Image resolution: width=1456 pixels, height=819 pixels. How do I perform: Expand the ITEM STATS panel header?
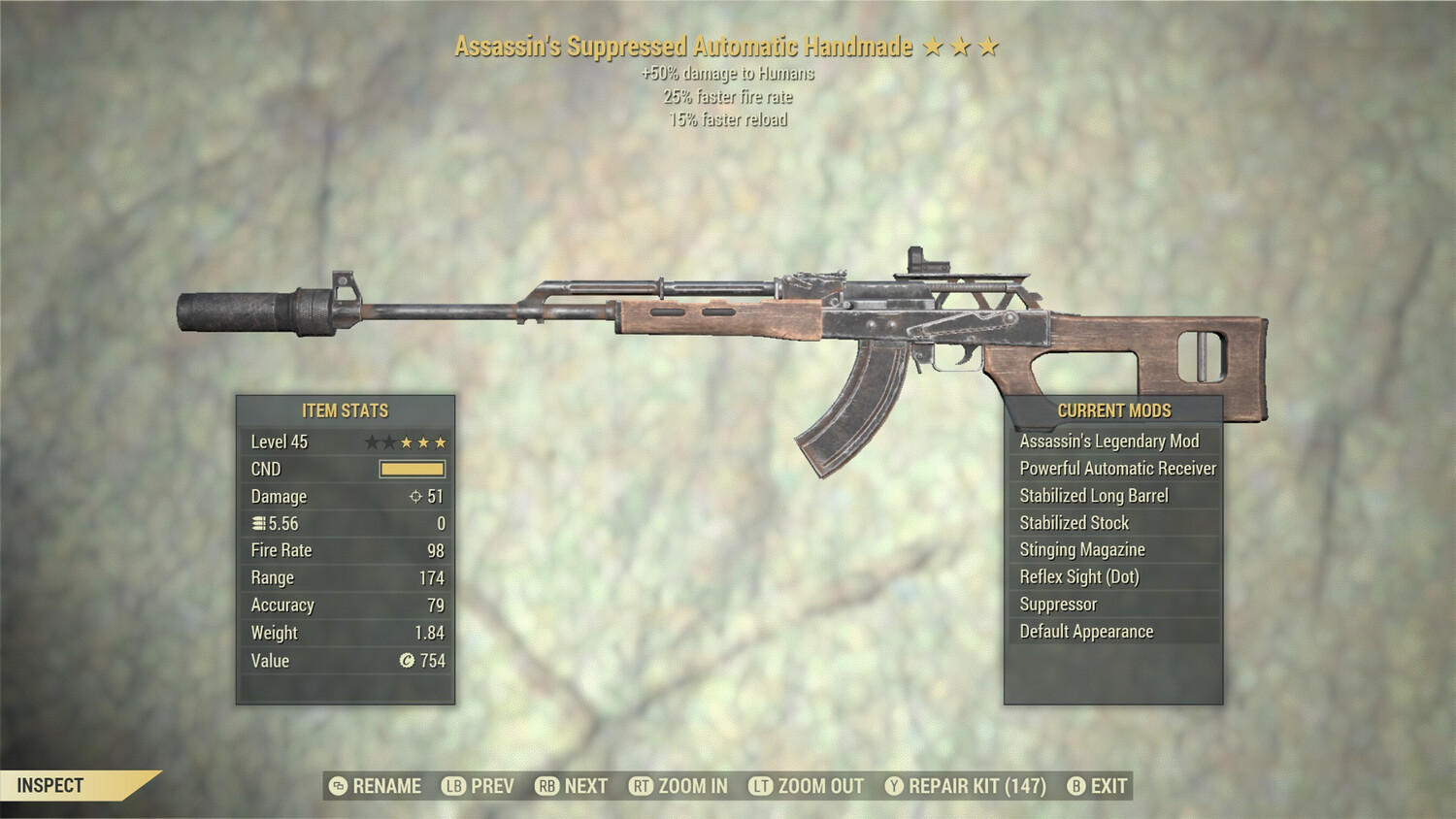coord(346,411)
